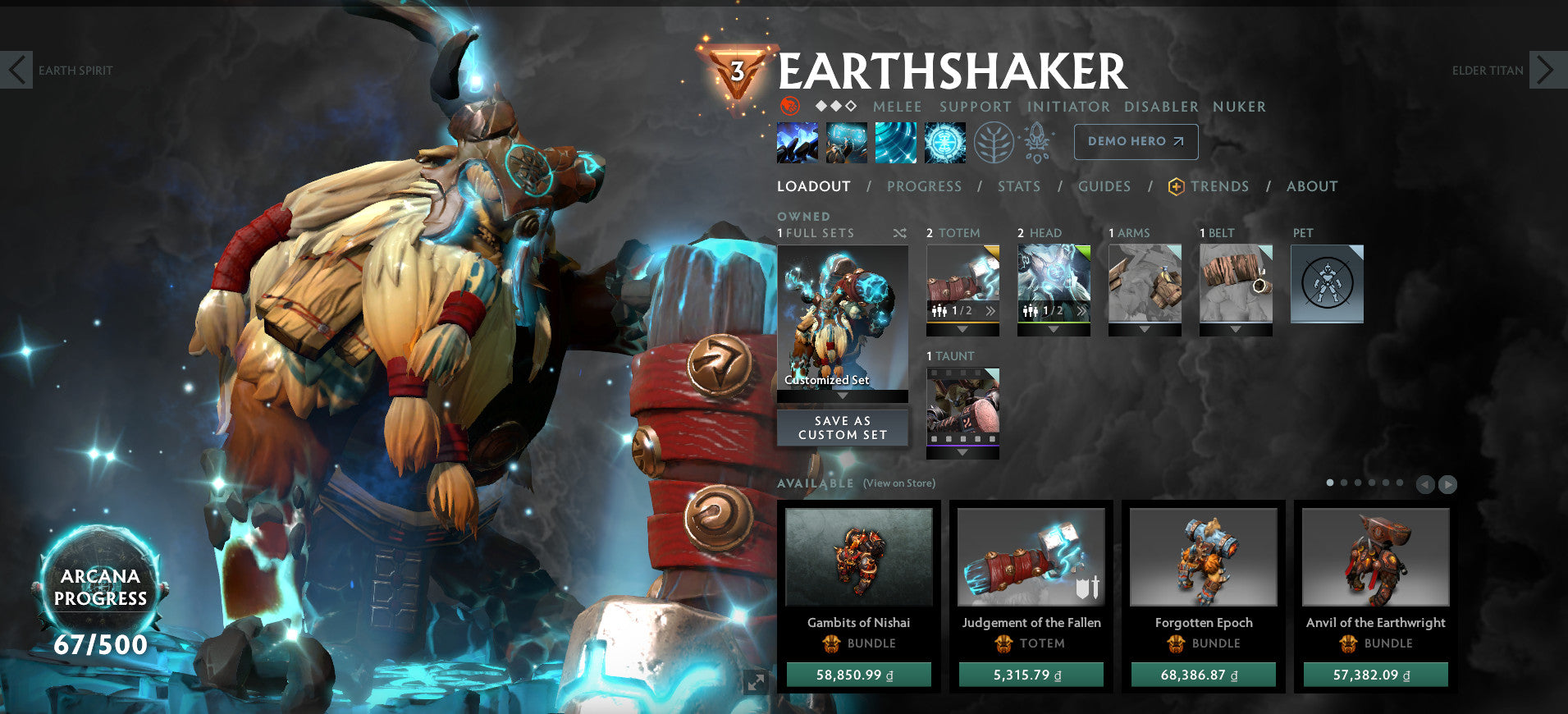Advance available sets with the right pagination arrow

[x=1447, y=483]
